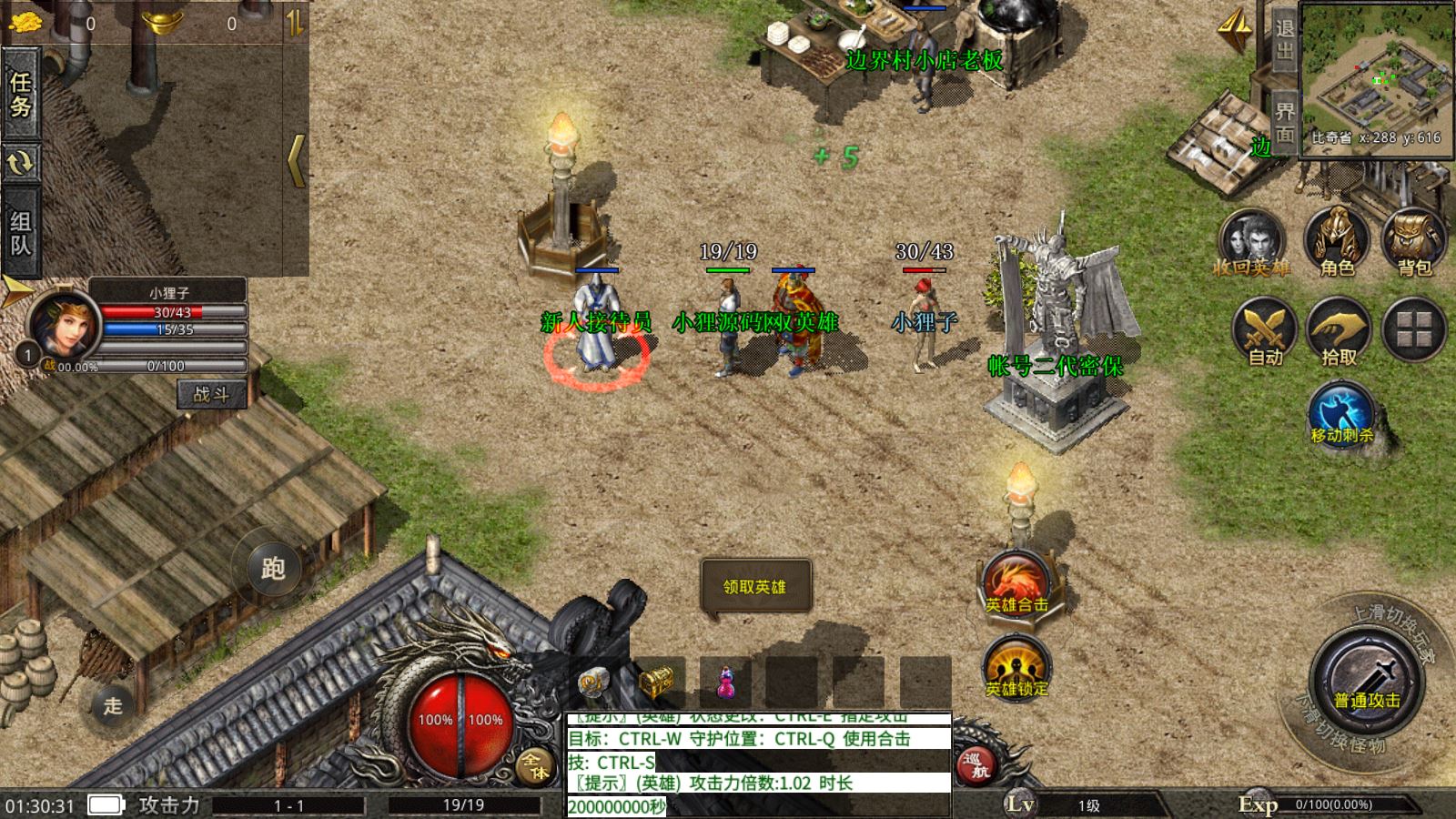Open the 背包 backpack inventory
The width and height of the screenshot is (1456, 819).
tap(1414, 243)
